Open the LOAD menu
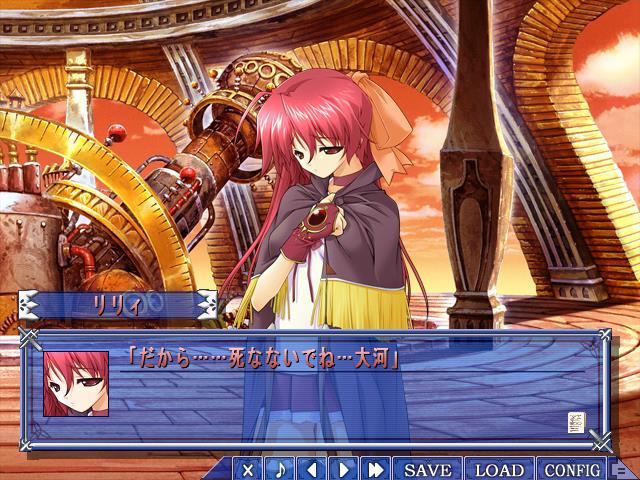Screen dimensions: 640x480 pyautogui.click(x=499, y=469)
